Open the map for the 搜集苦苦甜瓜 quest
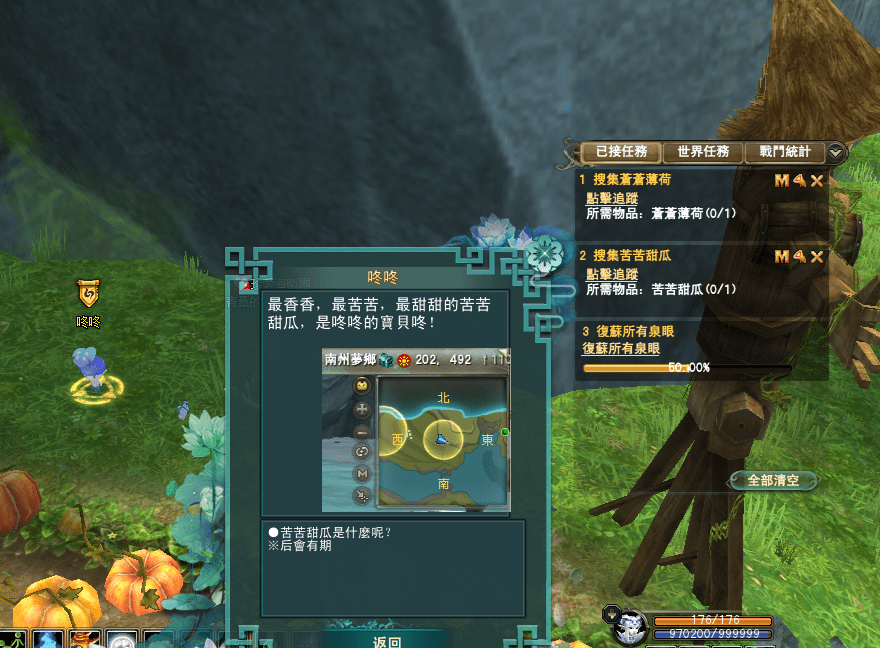Image resolution: width=880 pixels, height=648 pixels. pyautogui.click(x=782, y=257)
